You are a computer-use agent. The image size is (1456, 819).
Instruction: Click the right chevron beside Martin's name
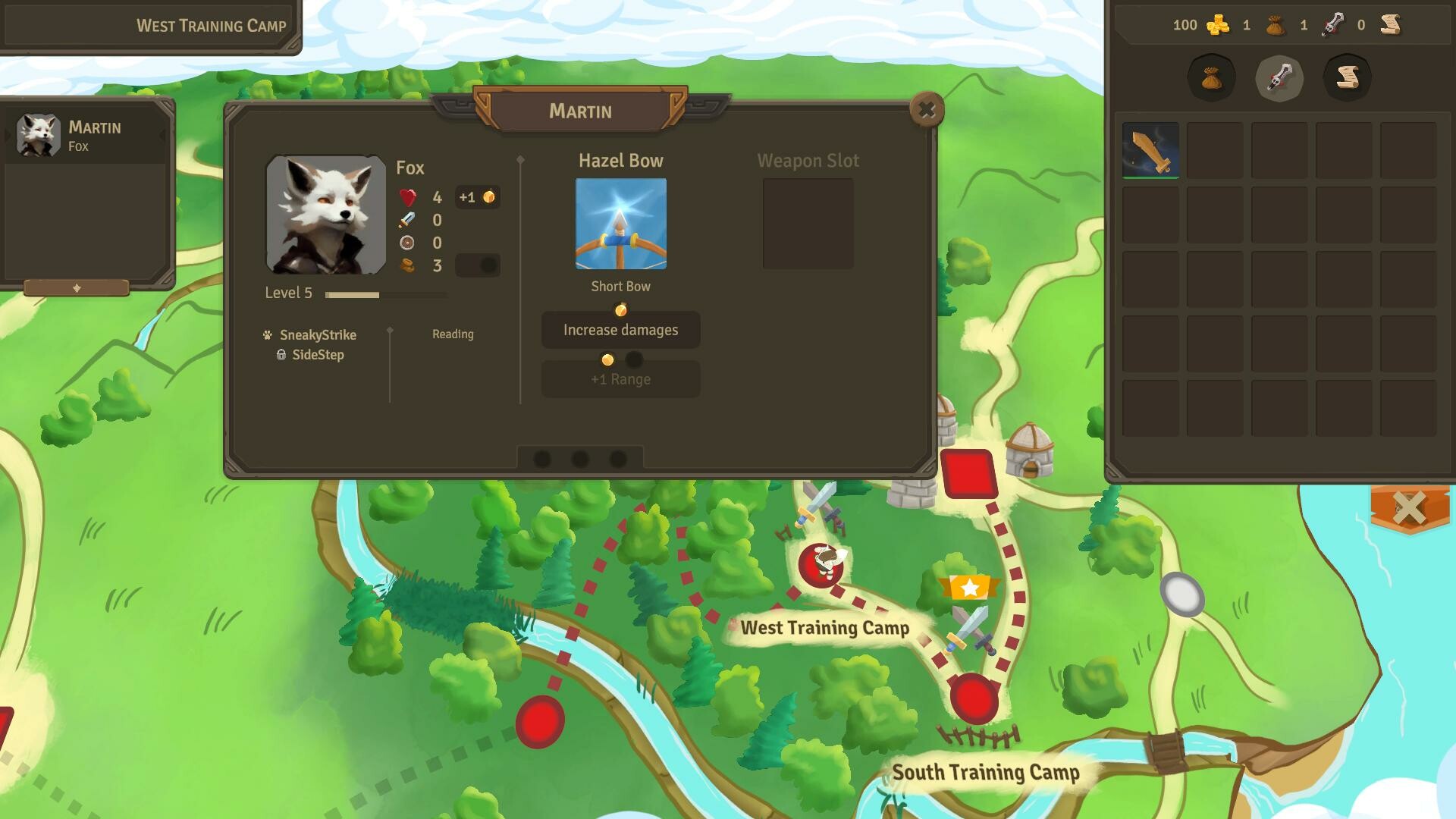162,135
